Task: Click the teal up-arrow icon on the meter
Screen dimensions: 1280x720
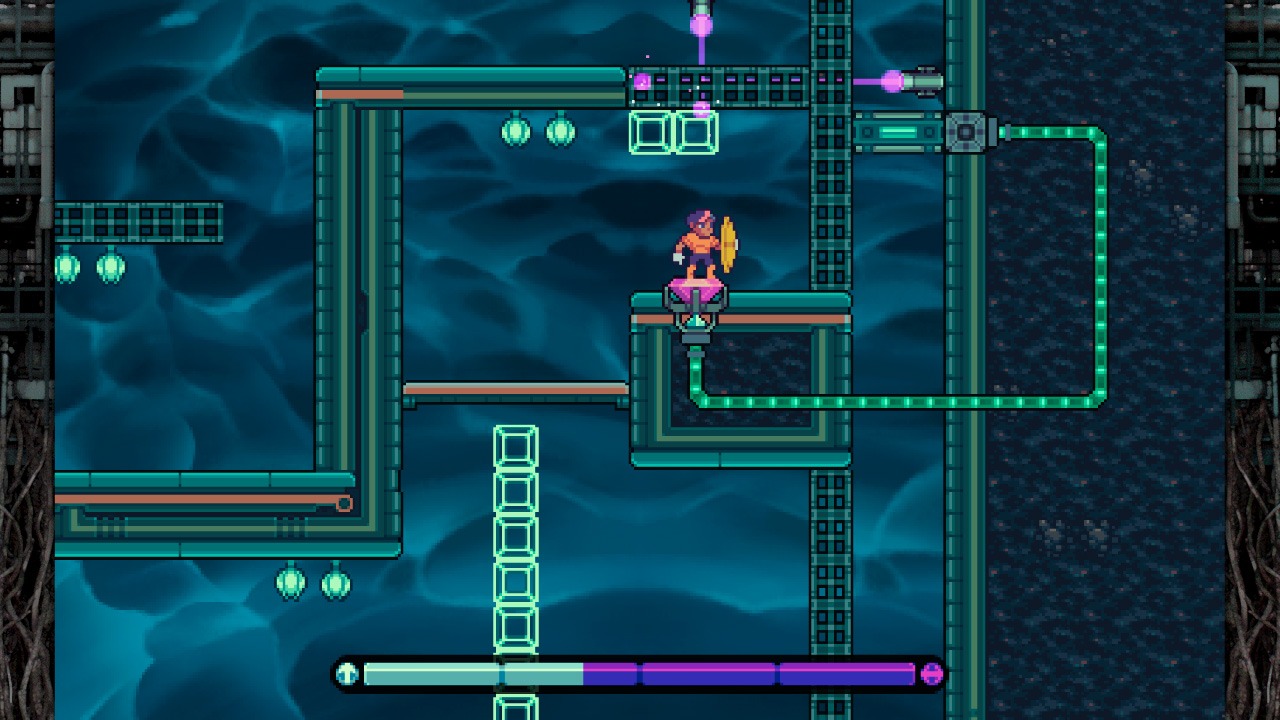Action: 347,673
